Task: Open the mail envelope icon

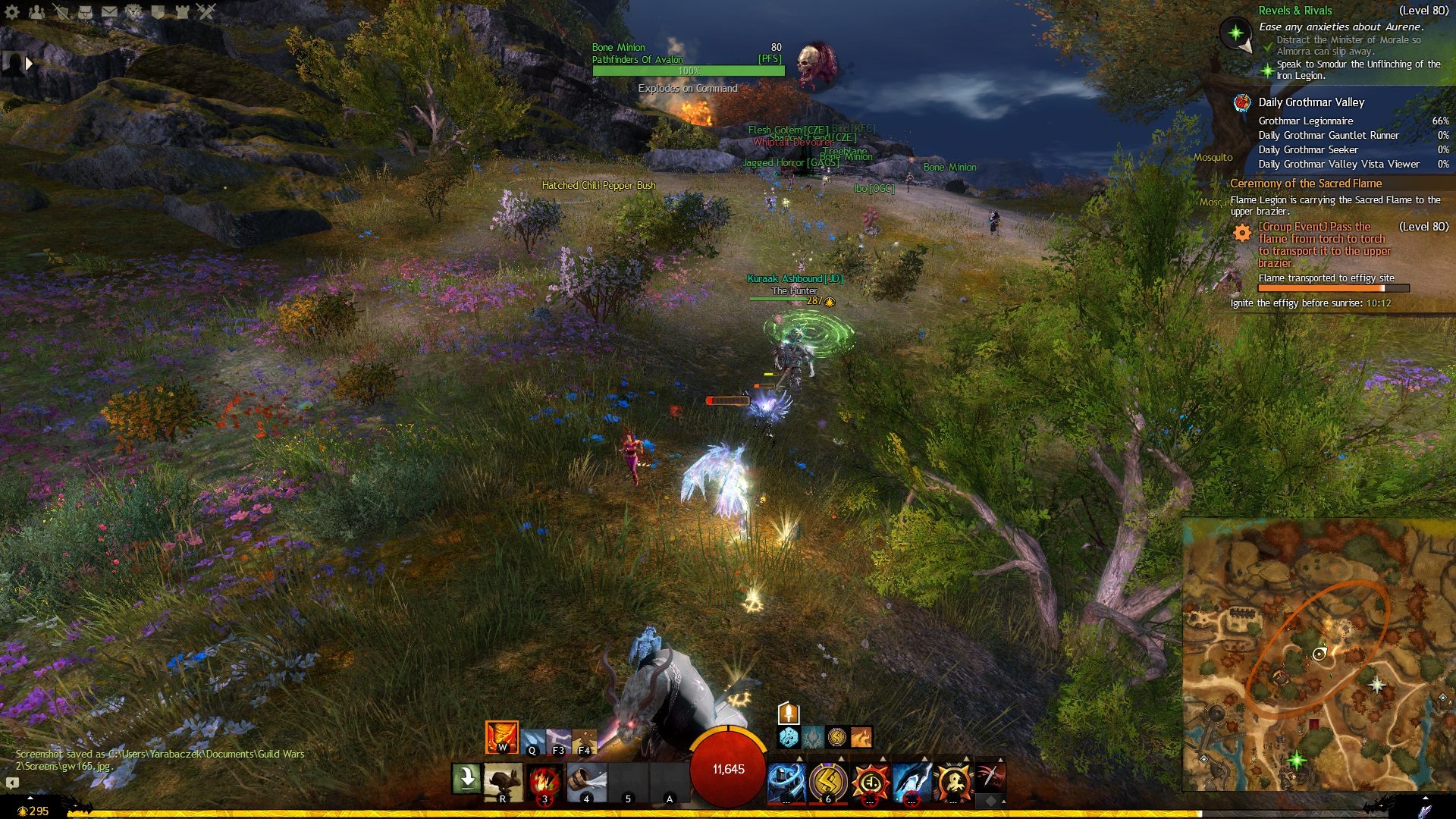Action: point(109,11)
